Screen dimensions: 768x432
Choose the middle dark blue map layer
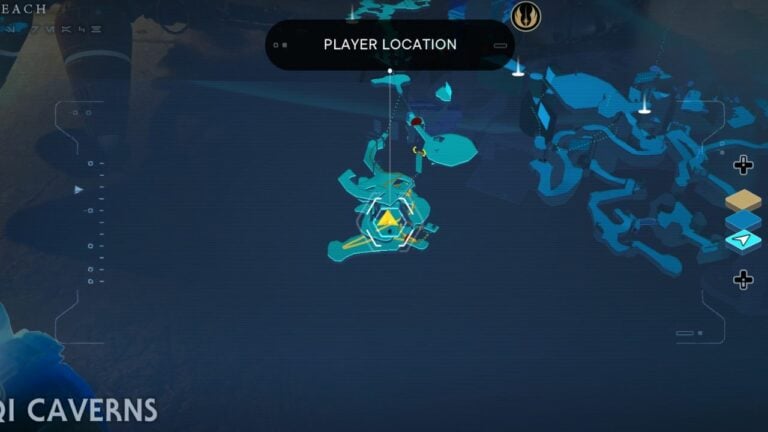click(x=743, y=220)
